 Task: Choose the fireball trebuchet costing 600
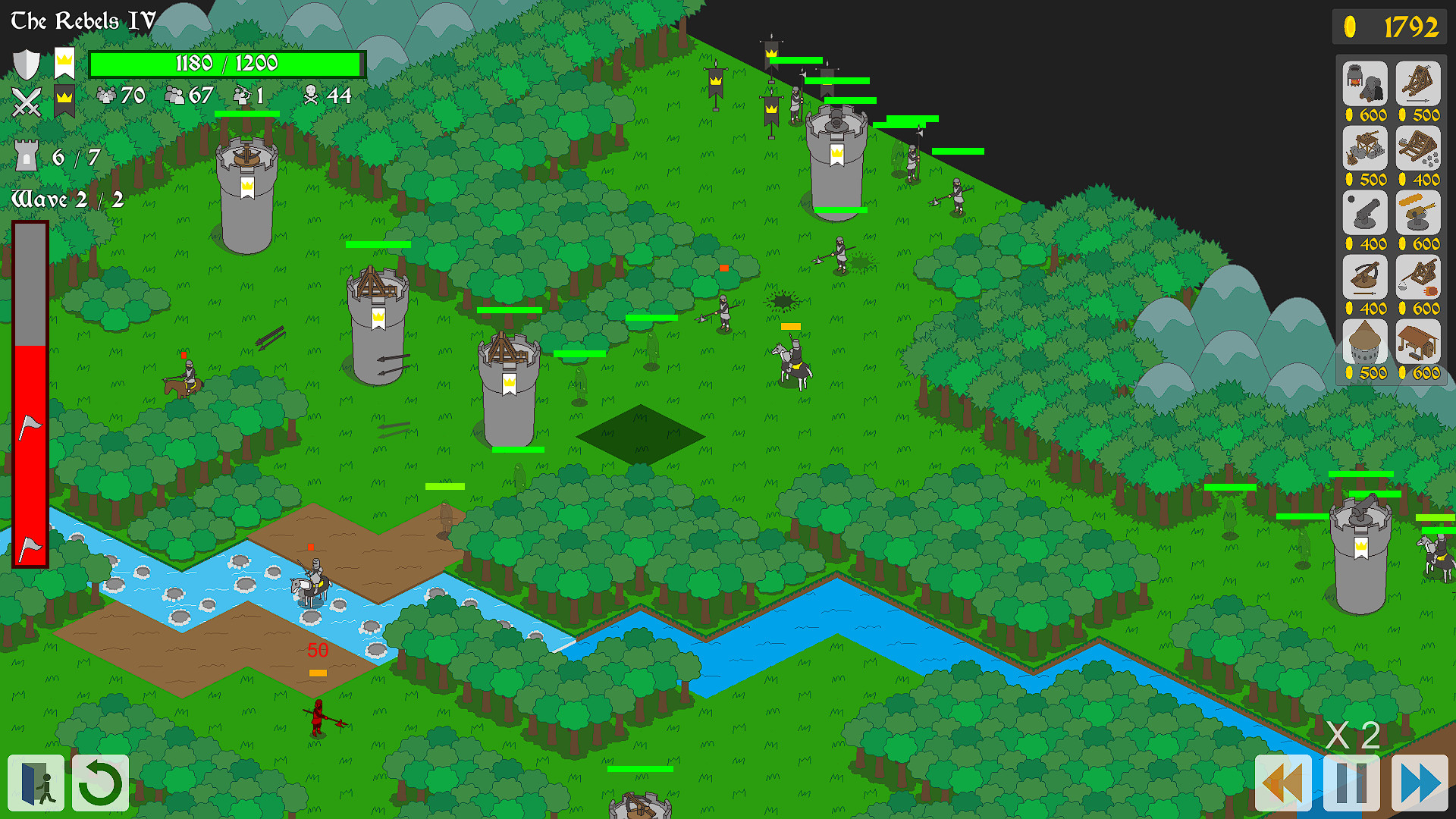pyautogui.click(x=1420, y=278)
